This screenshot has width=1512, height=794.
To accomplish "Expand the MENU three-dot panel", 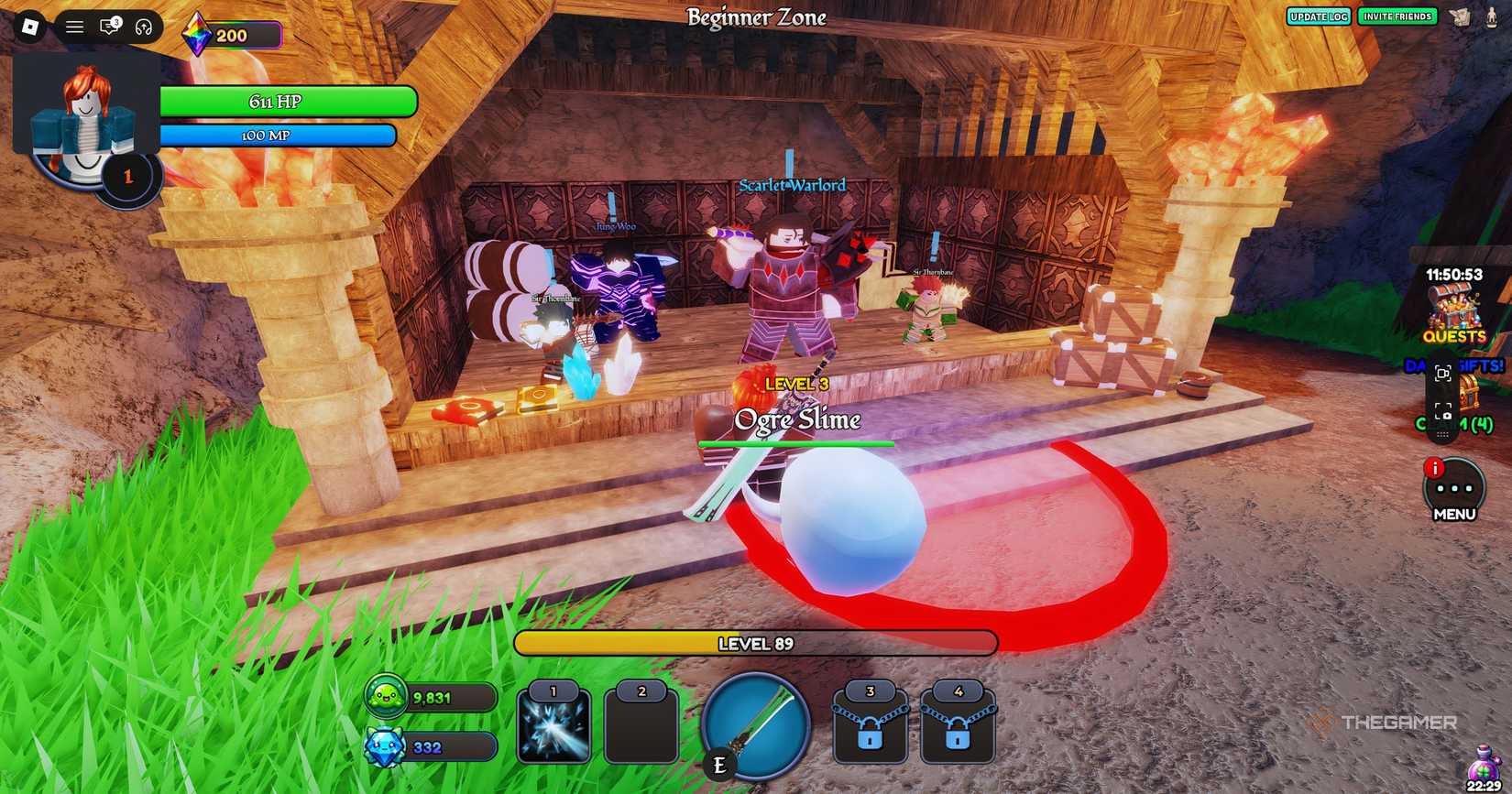I will pos(1453,488).
